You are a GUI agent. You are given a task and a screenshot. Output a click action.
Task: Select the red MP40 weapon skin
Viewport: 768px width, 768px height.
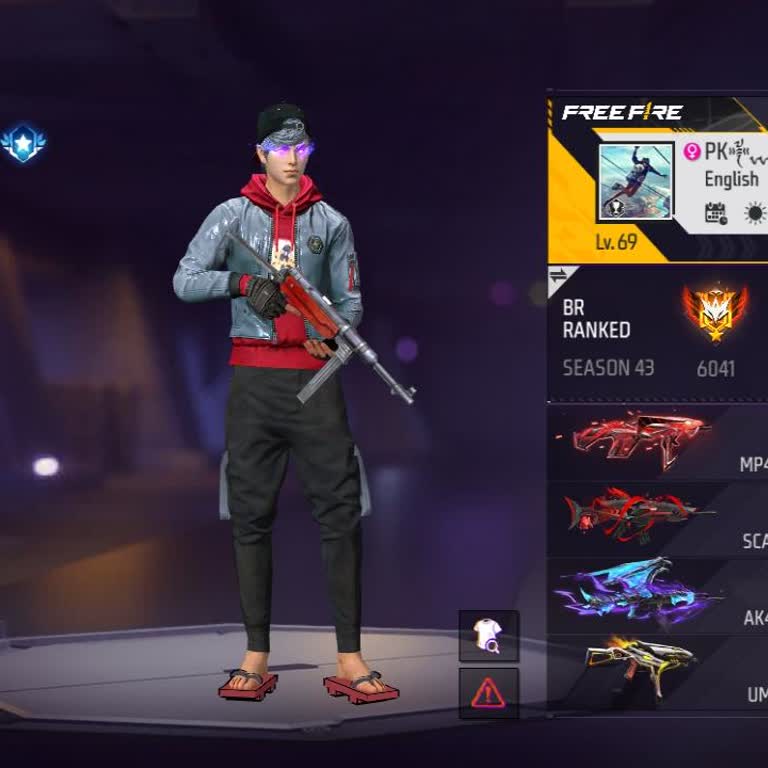pos(640,438)
